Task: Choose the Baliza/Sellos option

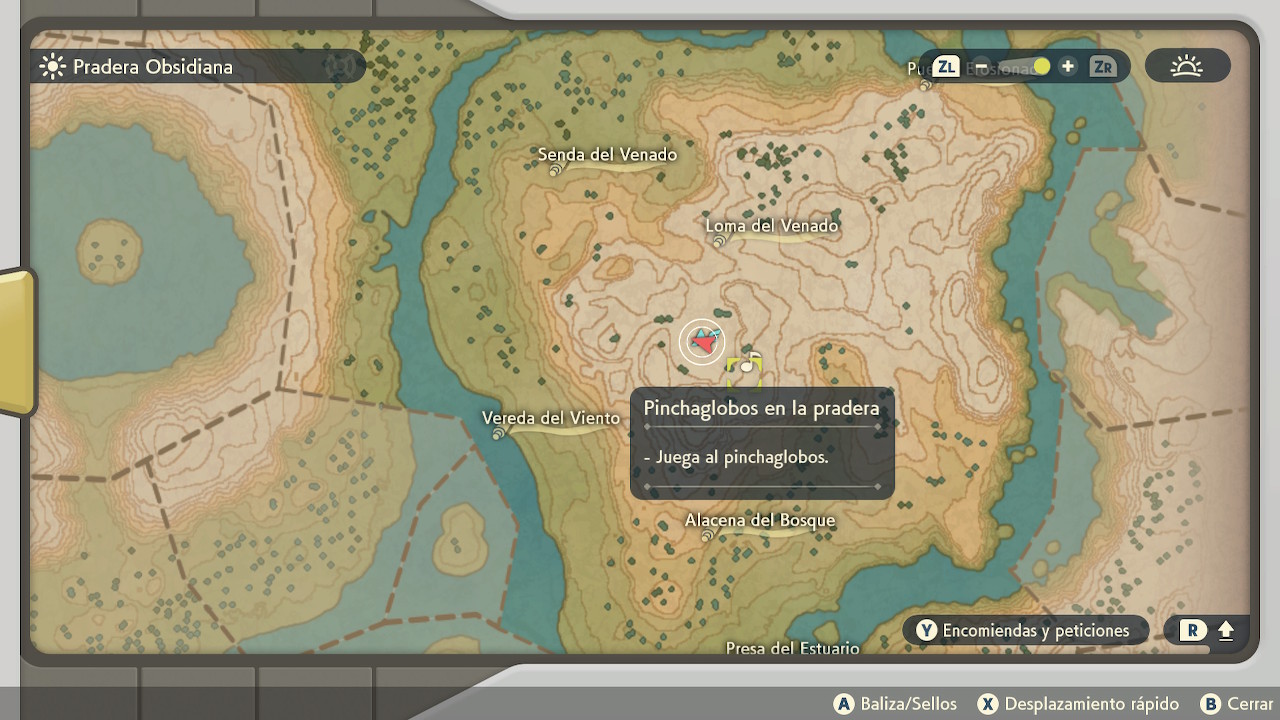Action: pos(895,704)
